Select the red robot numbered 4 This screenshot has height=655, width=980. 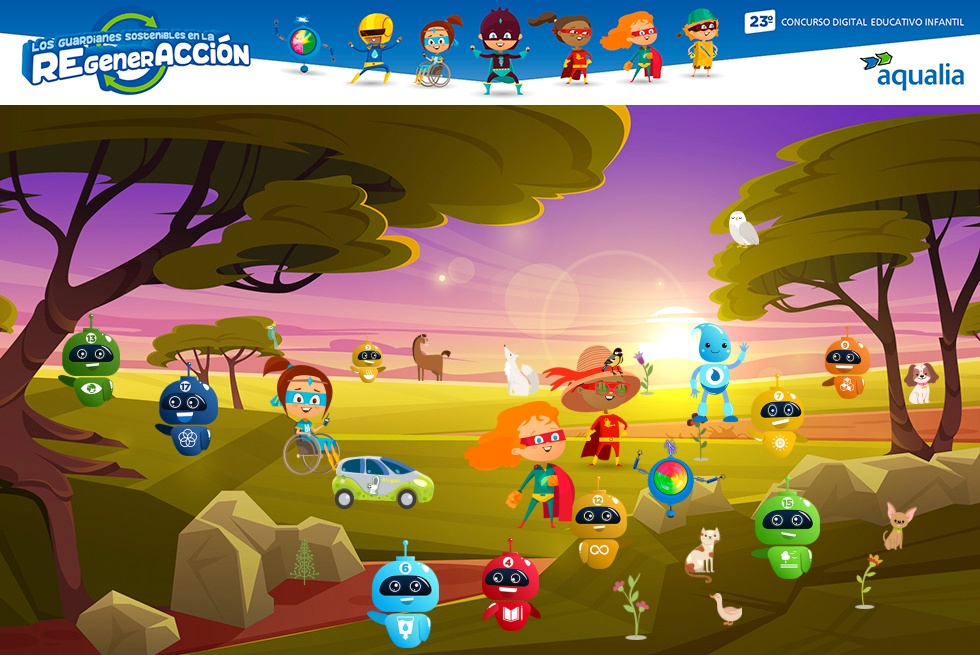[510, 589]
